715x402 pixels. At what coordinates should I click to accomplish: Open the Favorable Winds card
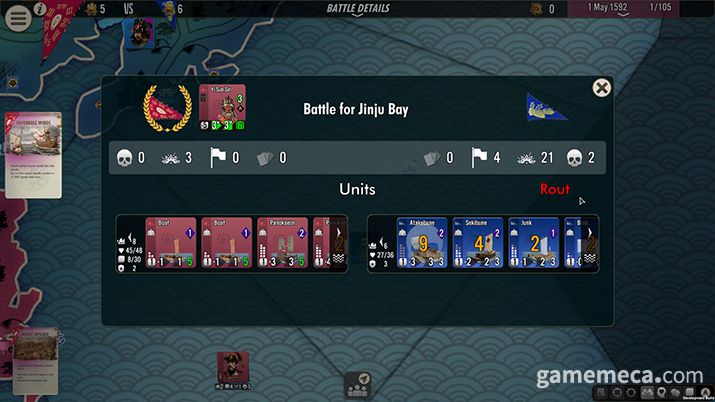pyautogui.click(x=32, y=154)
